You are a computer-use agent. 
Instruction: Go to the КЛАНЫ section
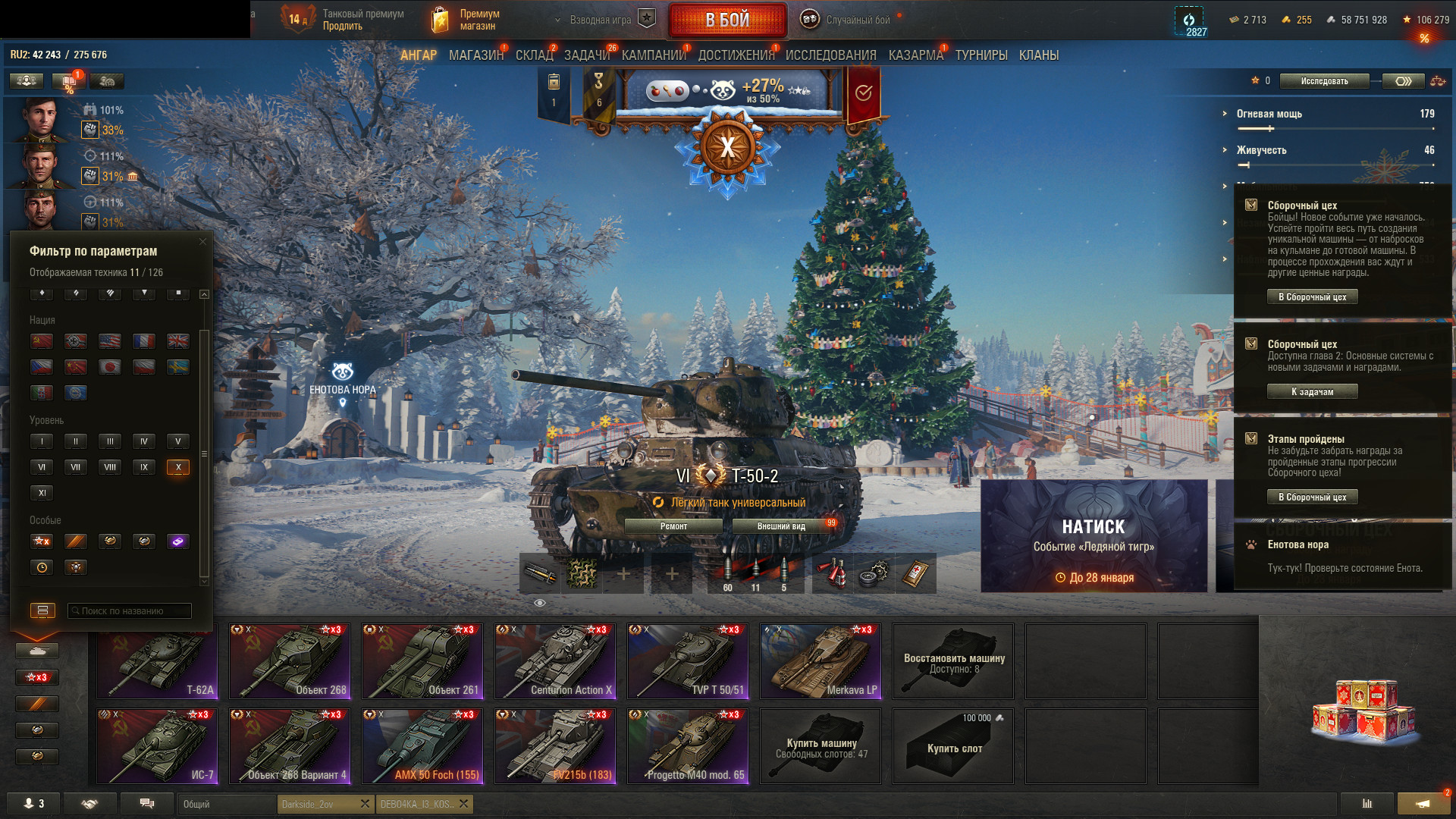1038,55
